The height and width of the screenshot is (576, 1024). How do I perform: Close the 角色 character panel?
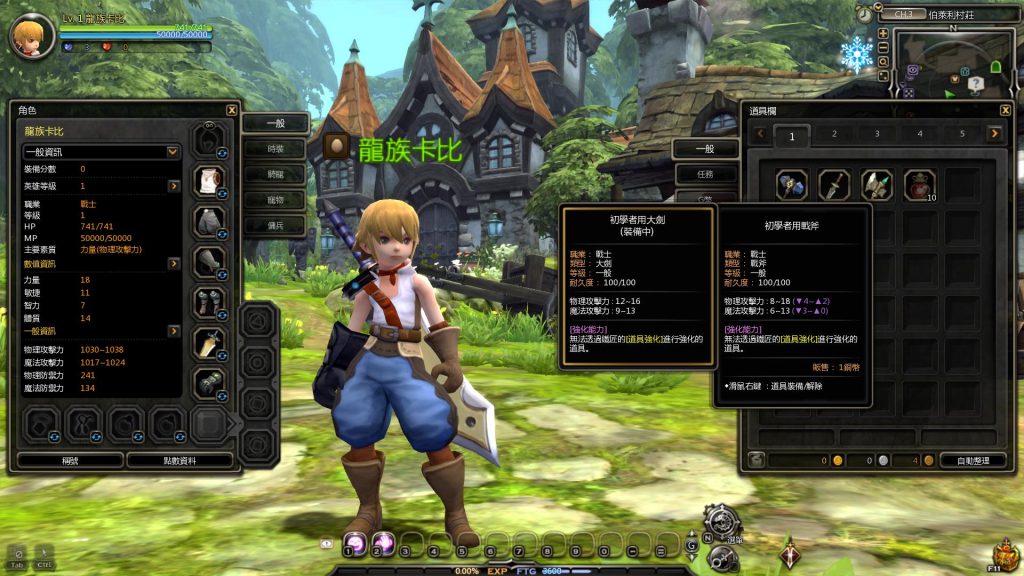pos(232,110)
